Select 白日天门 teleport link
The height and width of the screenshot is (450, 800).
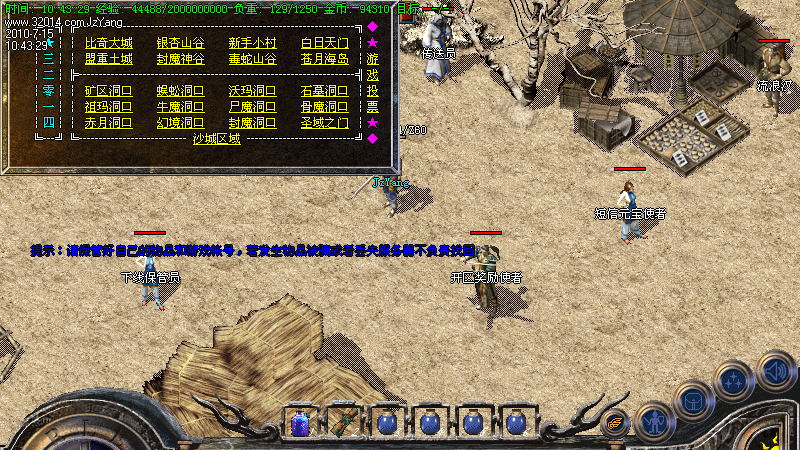(325, 43)
